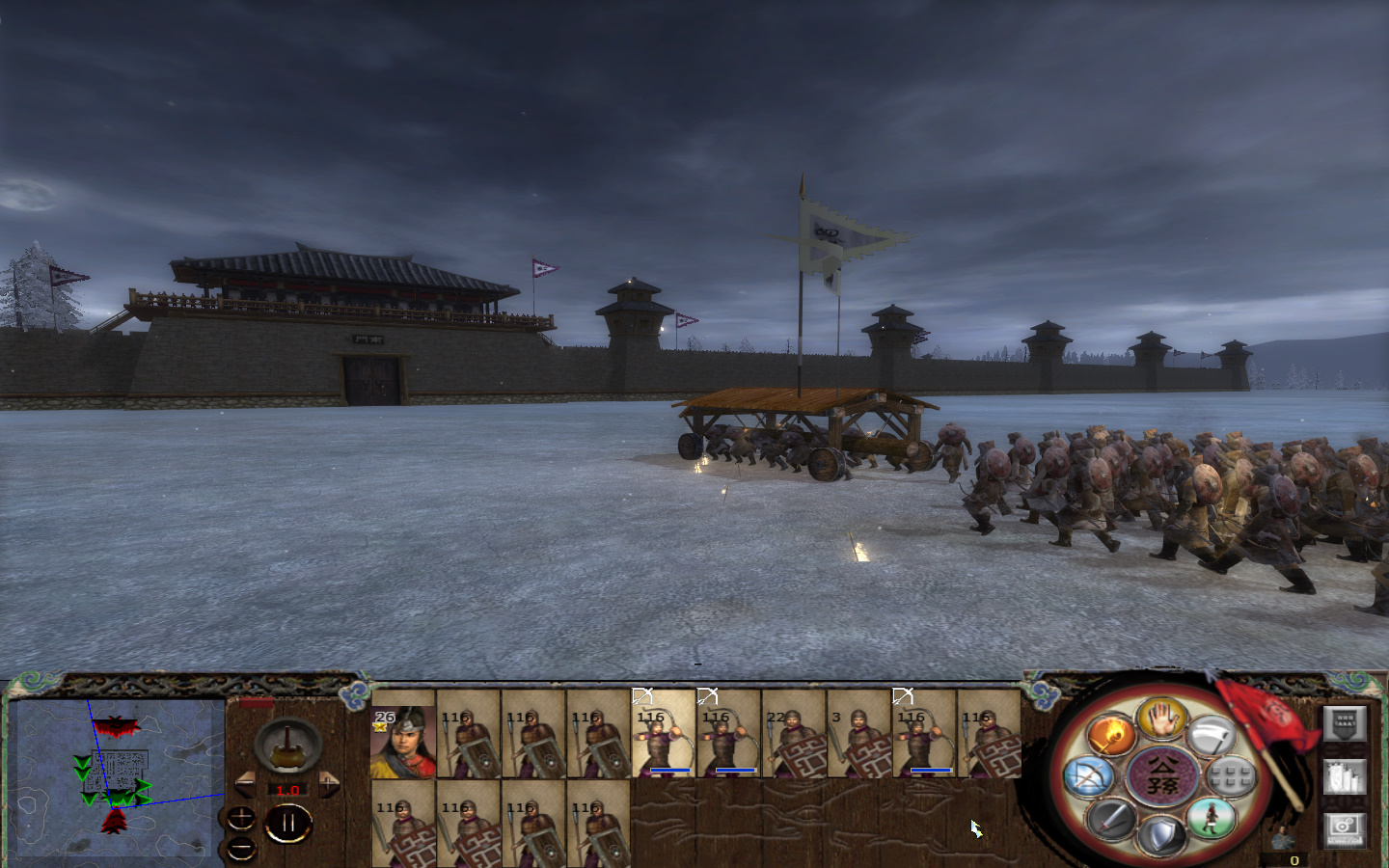
Task: Increase battle speed with the plus arrow
Action: click(x=327, y=783)
